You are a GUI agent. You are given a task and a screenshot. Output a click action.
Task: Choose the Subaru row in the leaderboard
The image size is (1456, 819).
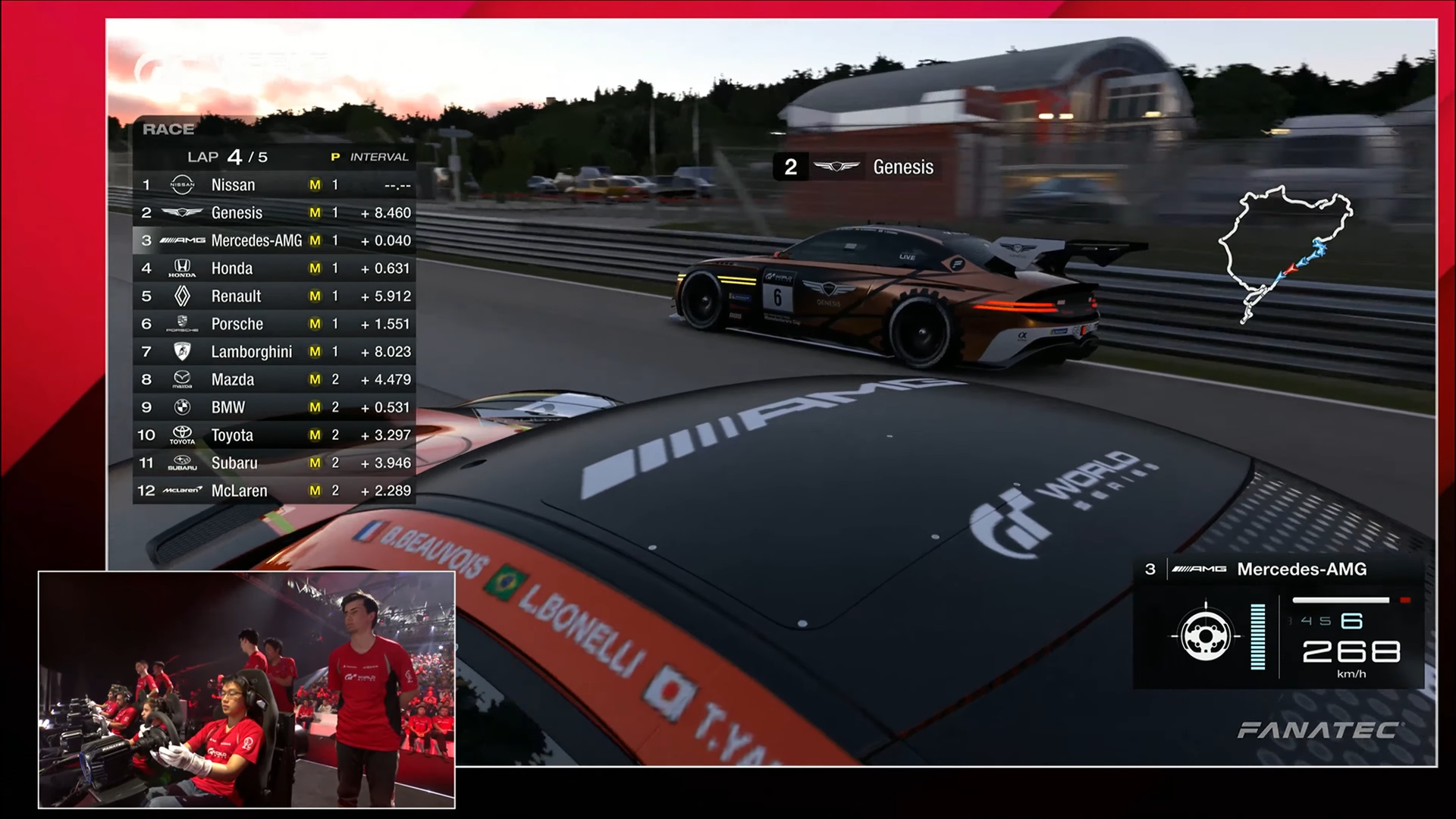(x=275, y=463)
